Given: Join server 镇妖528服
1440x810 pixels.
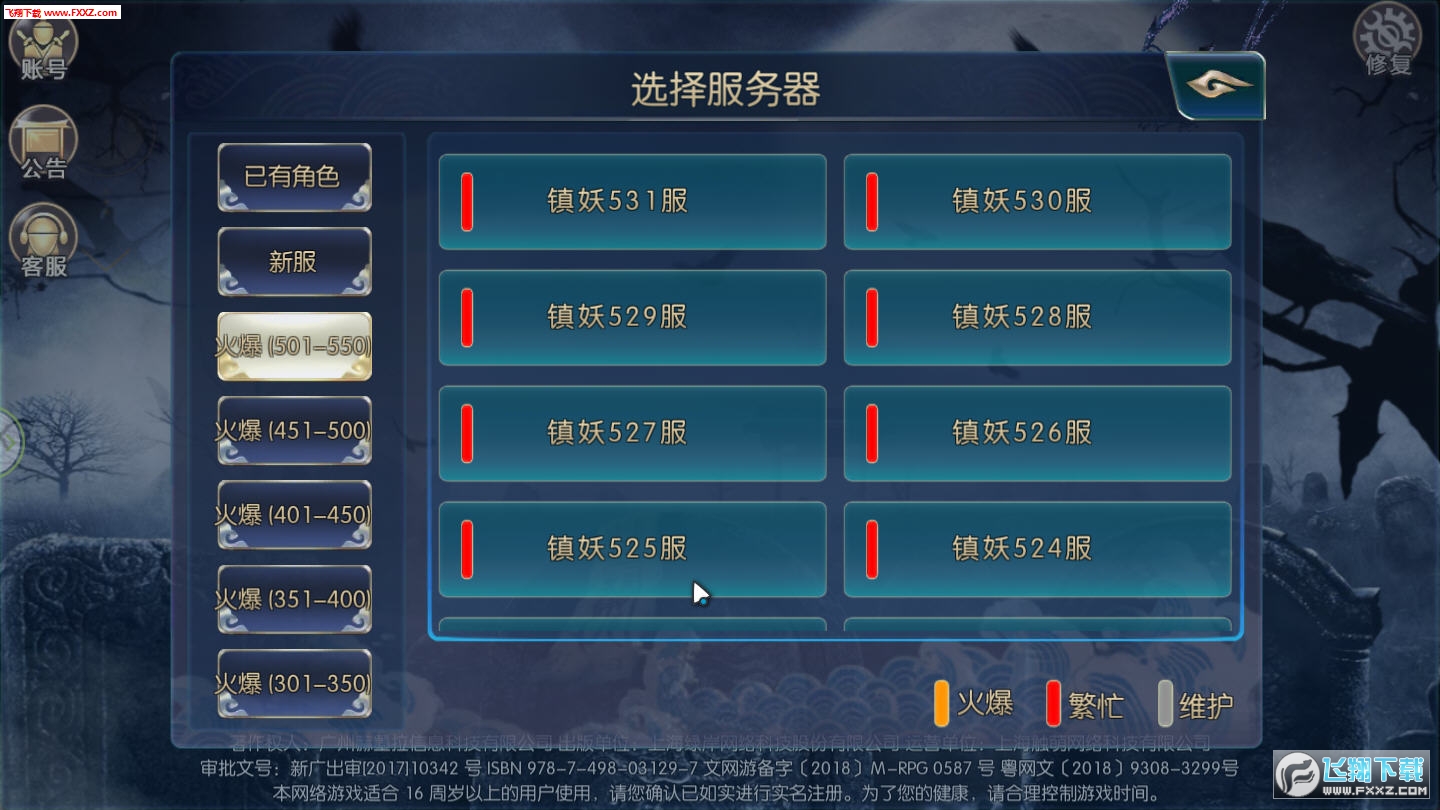Looking at the screenshot, I should pyautogui.click(x=1037, y=317).
